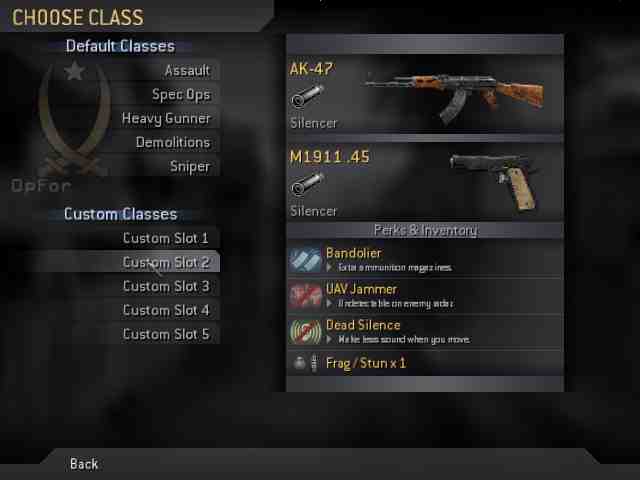Screen dimensions: 640x480
Task: Select Custom Slot 1
Action: click(x=166, y=238)
